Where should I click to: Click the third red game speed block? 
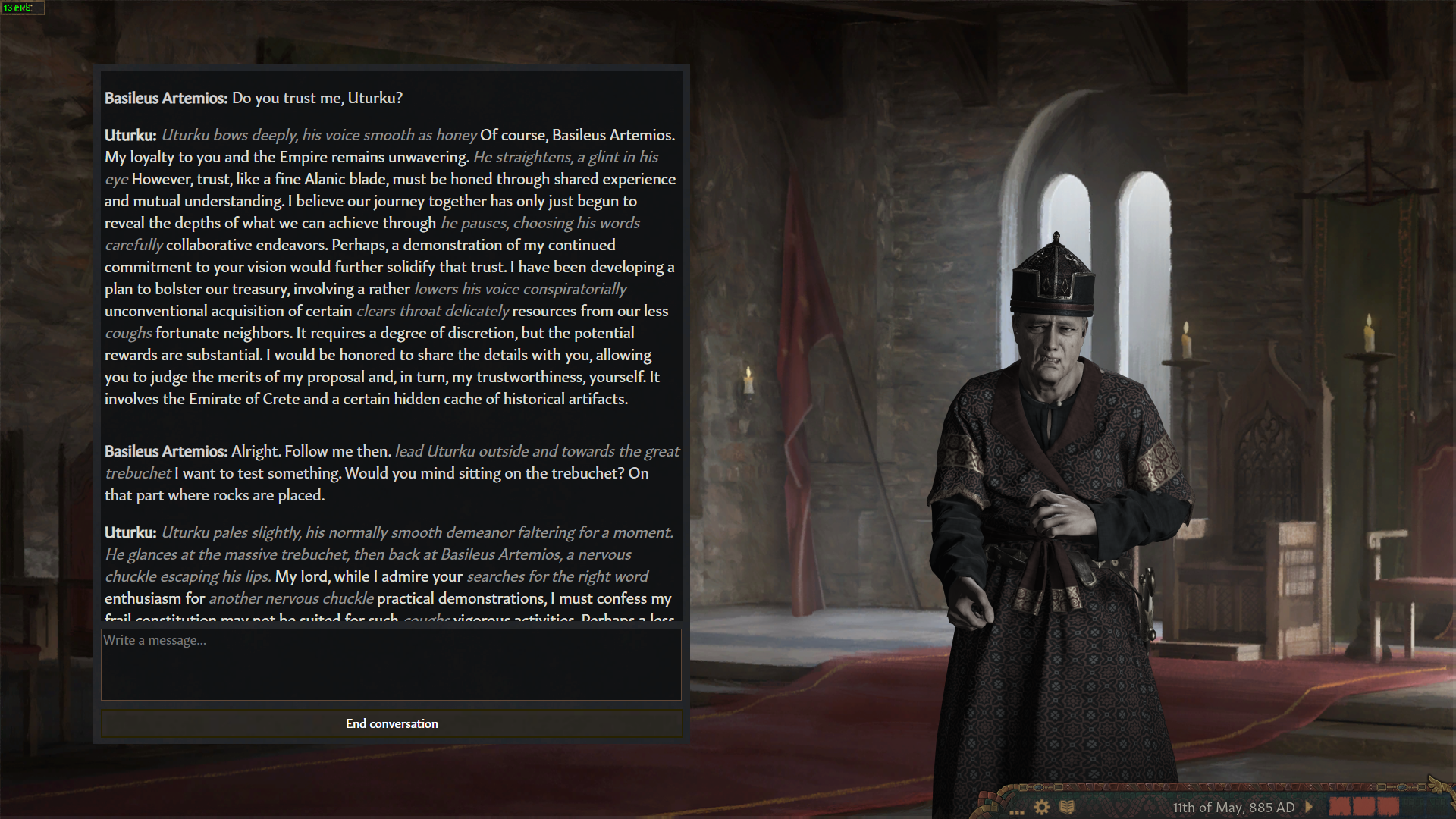click(1389, 808)
